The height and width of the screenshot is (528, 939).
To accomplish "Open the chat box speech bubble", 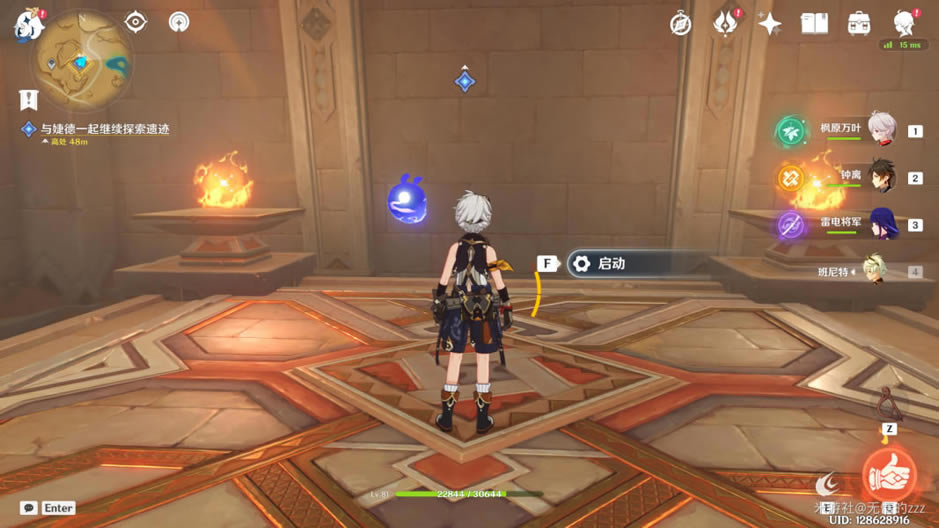I will click(x=29, y=508).
